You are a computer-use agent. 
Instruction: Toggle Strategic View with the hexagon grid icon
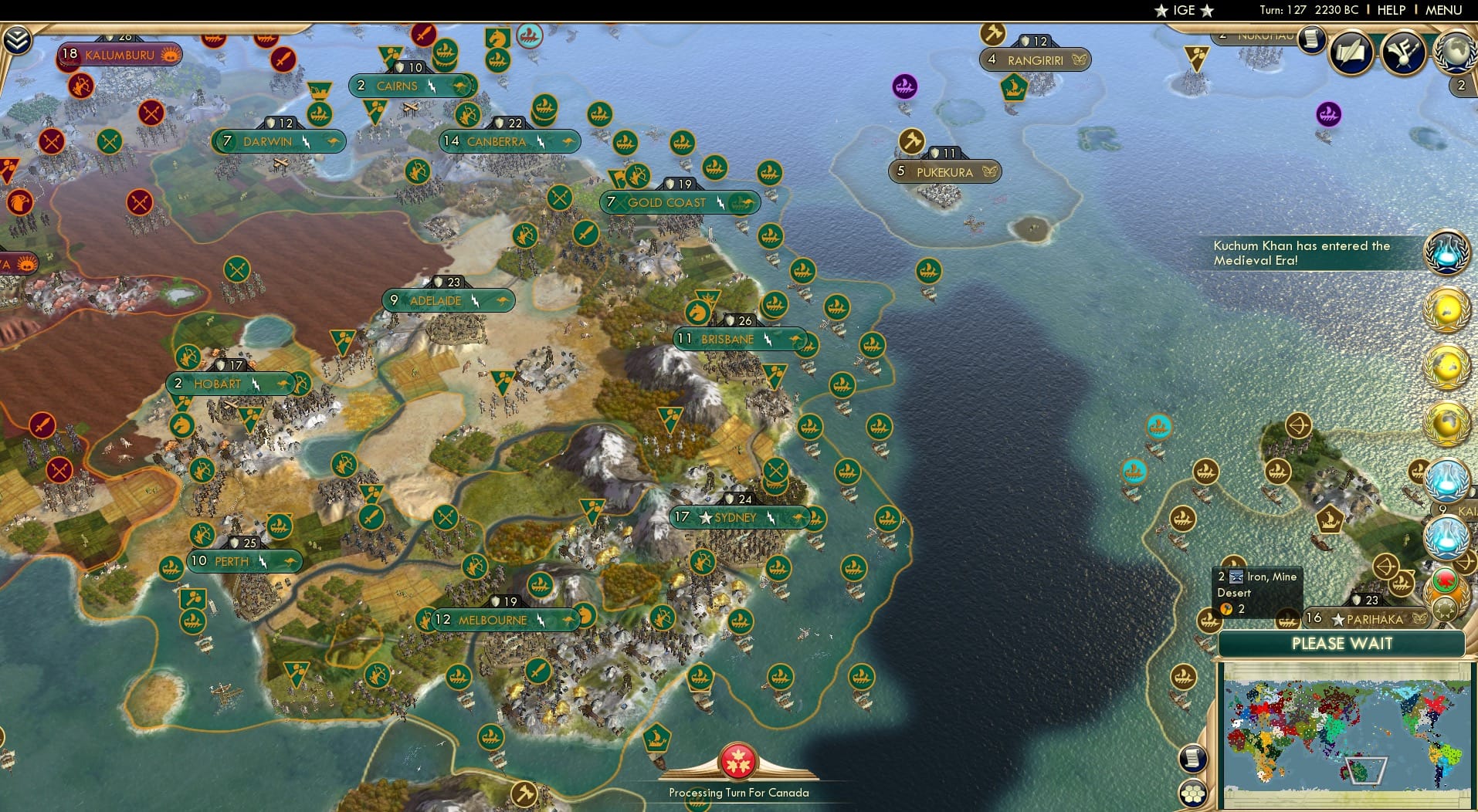tap(1194, 793)
